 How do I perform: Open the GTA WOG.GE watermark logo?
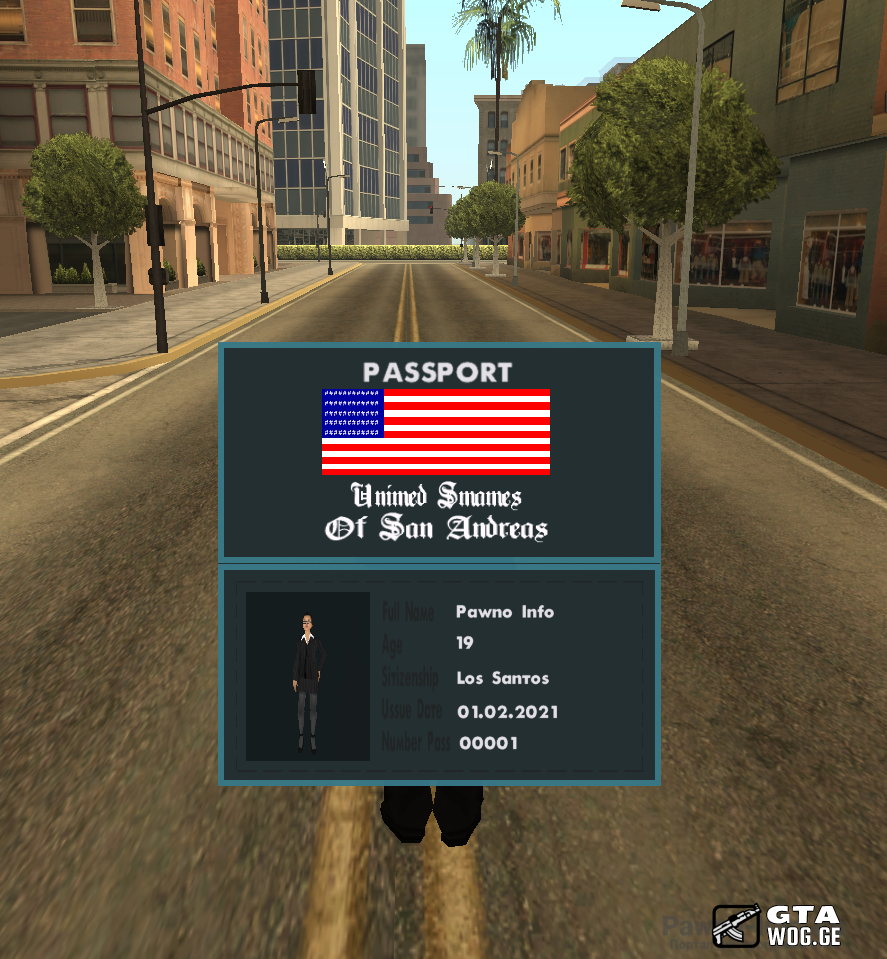point(776,925)
